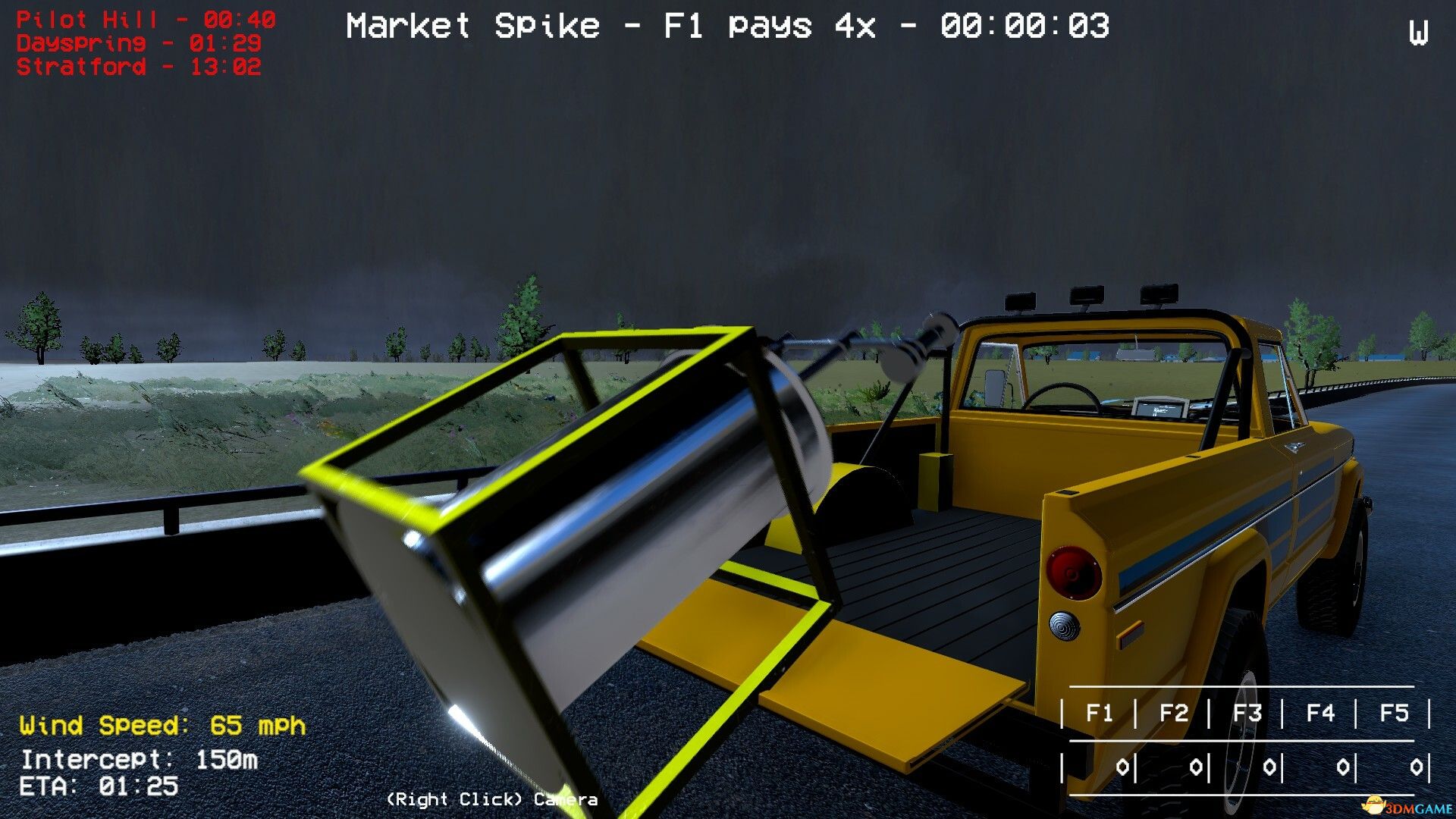The width and height of the screenshot is (1456, 819).
Task: Click the (Right Click) Camera prompt
Action: tap(491, 799)
